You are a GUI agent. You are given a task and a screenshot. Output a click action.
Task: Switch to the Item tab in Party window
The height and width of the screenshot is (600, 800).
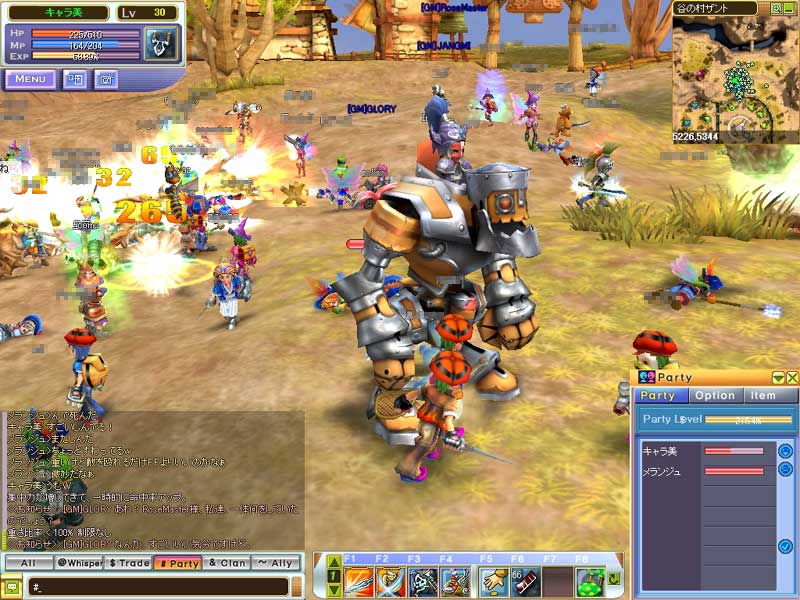764,395
